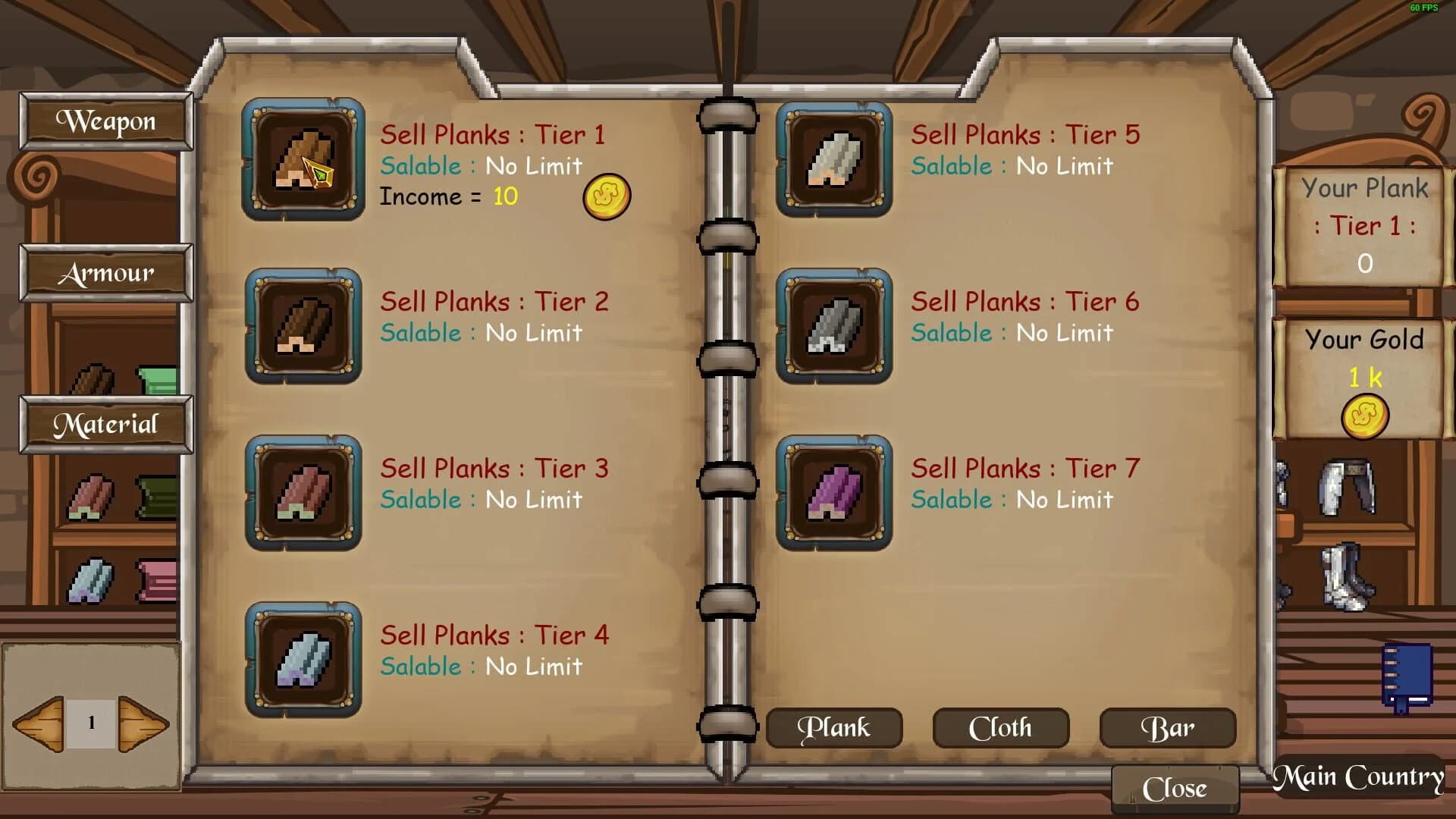Switch to the Plank category

click(833, 727)
